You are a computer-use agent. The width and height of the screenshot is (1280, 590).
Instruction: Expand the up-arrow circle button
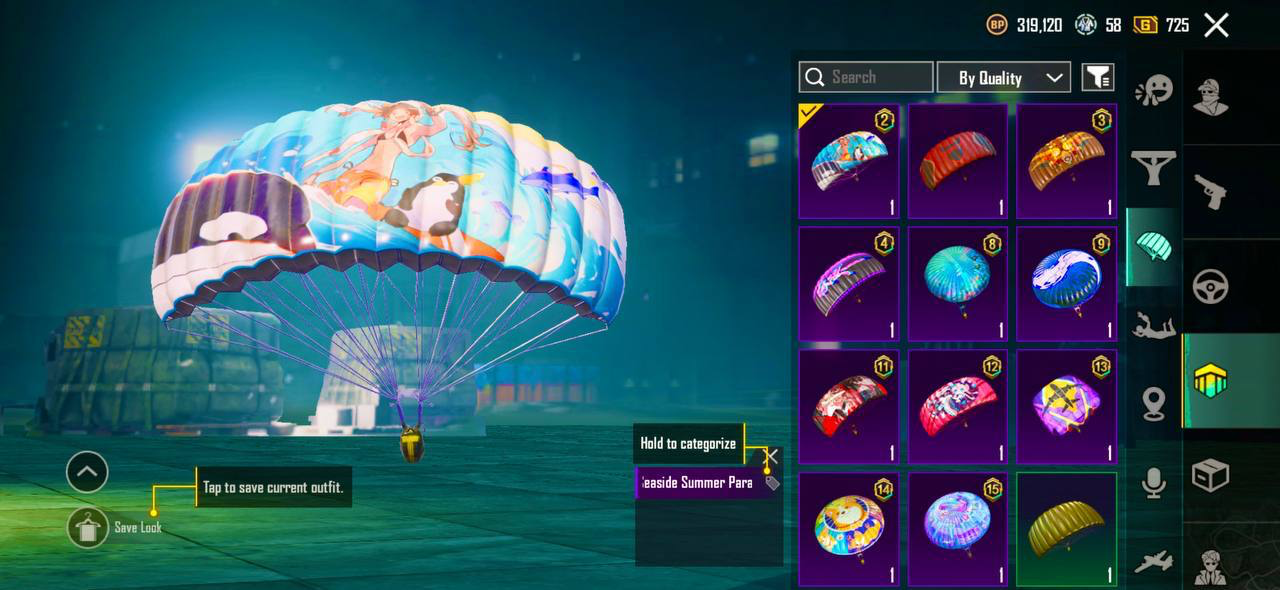coord(87,472)
